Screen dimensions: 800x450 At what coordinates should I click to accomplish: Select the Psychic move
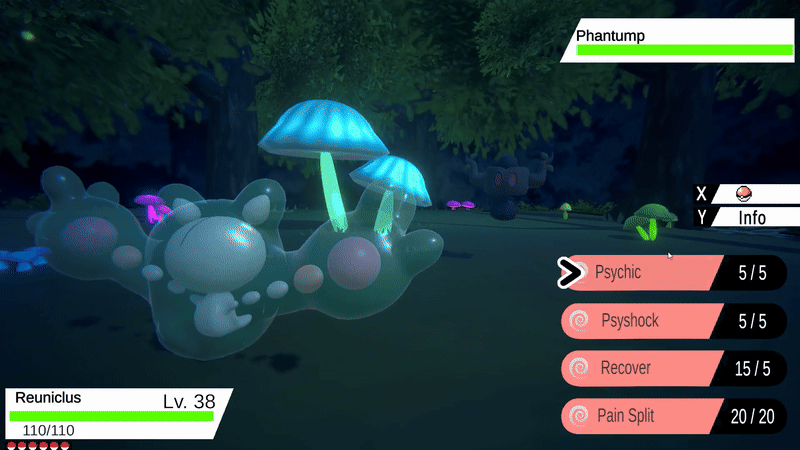pyautogui.click(x=640, y=272)
